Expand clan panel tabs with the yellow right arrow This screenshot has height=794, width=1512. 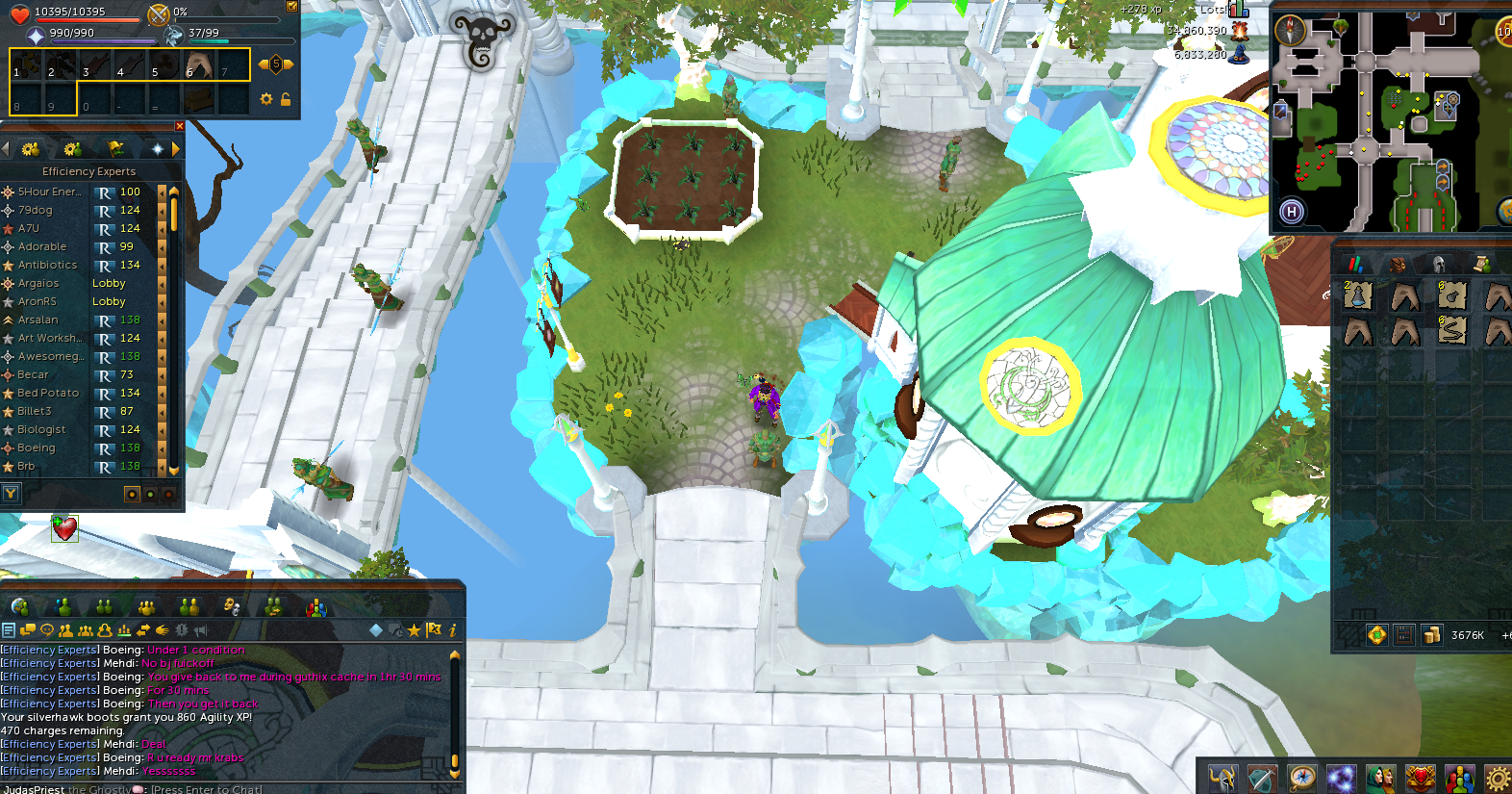(174, 149)
